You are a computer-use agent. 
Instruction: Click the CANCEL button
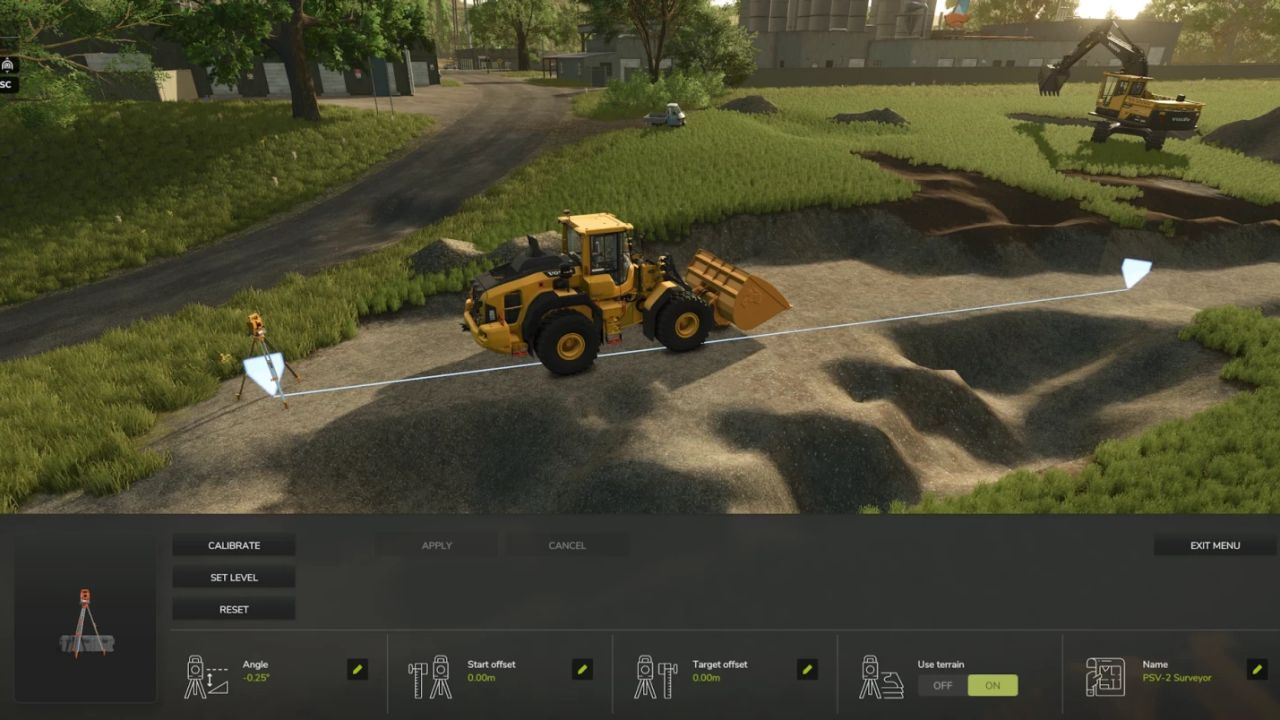click(566, 545)
